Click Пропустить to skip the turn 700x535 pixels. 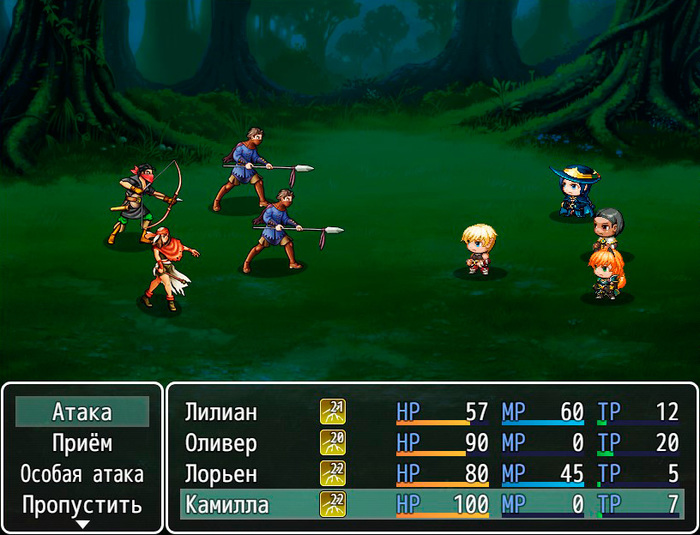pos(82,505)
